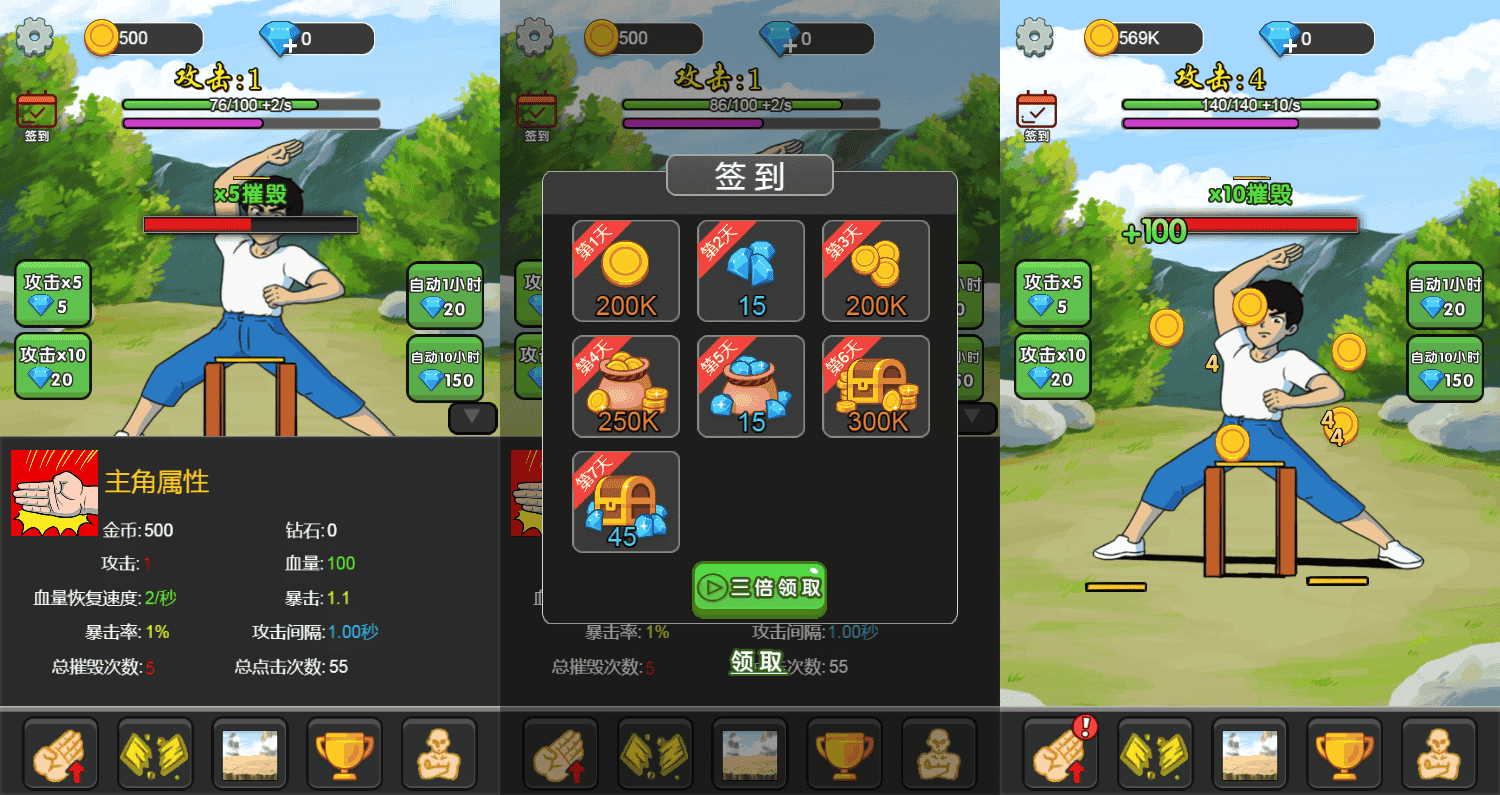
Task: Collapse the stats panel using the ▼ arrow
Action: tap(472, 418)
